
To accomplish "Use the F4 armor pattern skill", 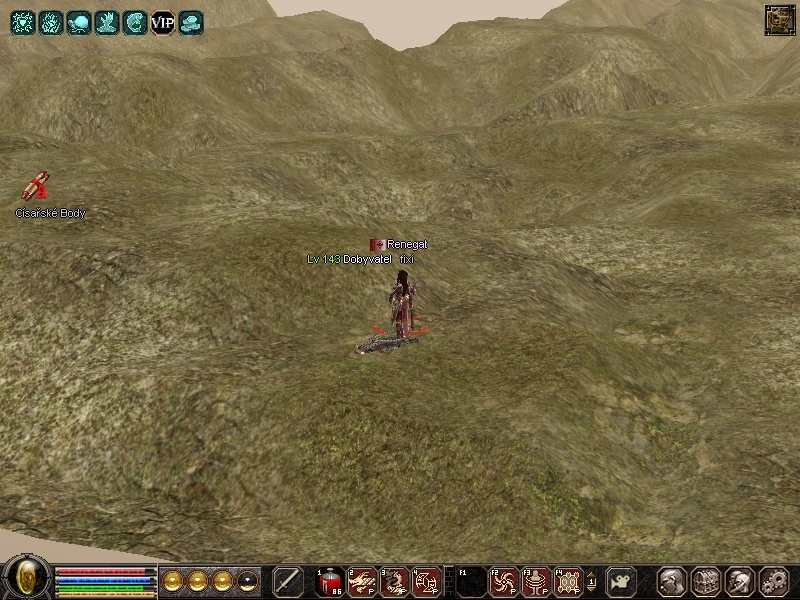I will coord(568,581).
